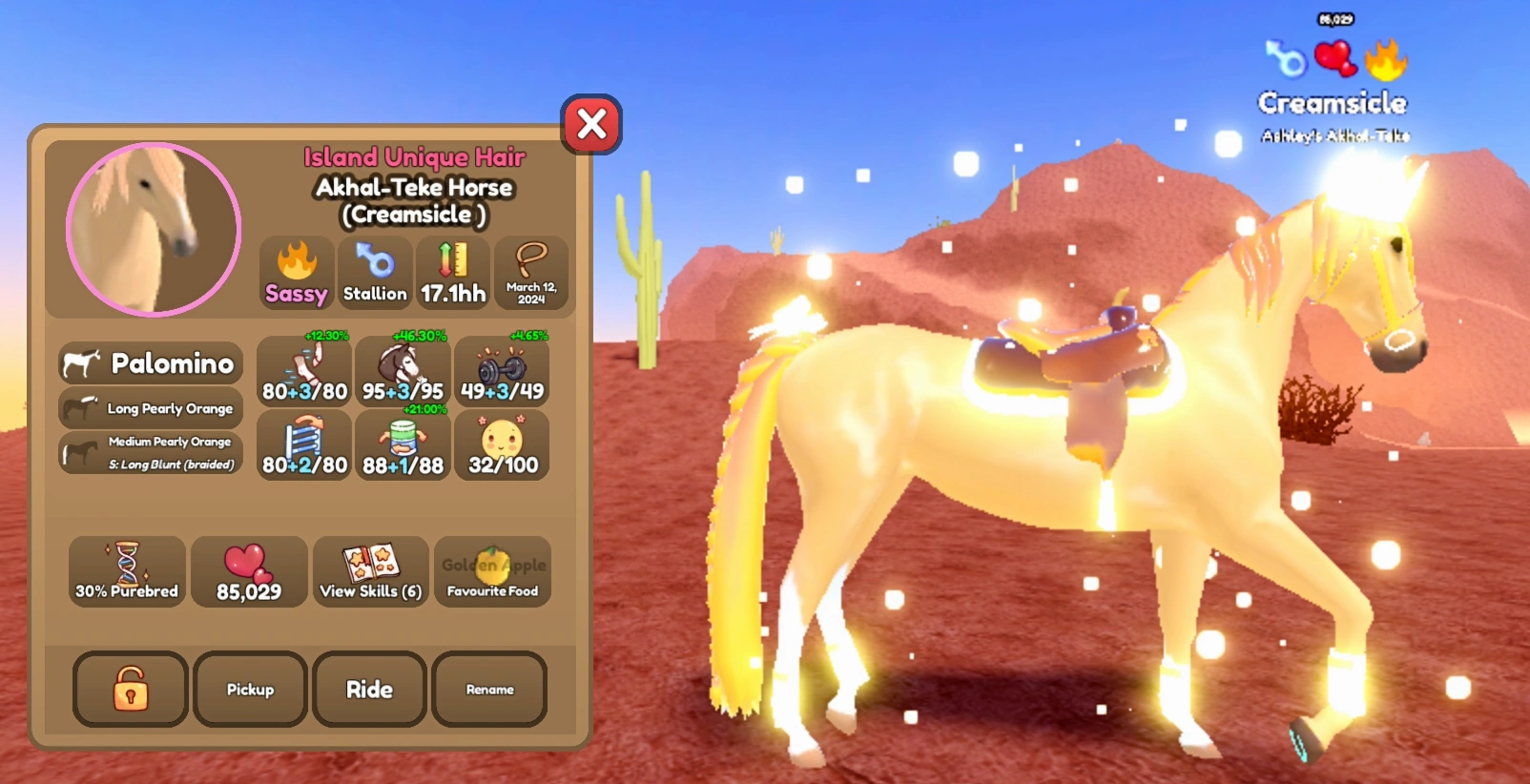The height and width of the screenshot is (784, 1530).
Task: Open View Skills (6) page
Action: point(370,571)
